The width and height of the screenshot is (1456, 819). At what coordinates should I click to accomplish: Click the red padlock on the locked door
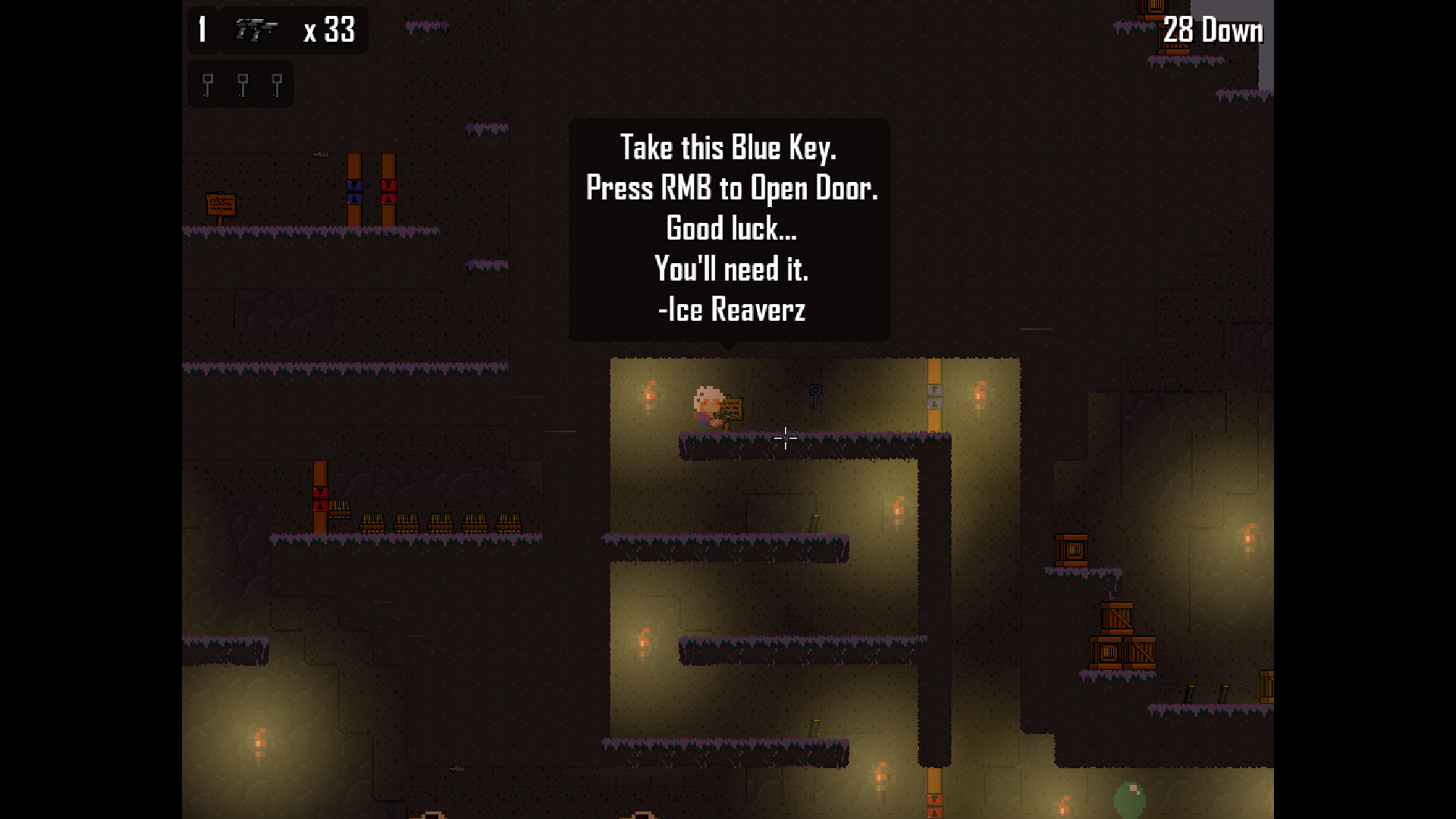tap(389, 185)
